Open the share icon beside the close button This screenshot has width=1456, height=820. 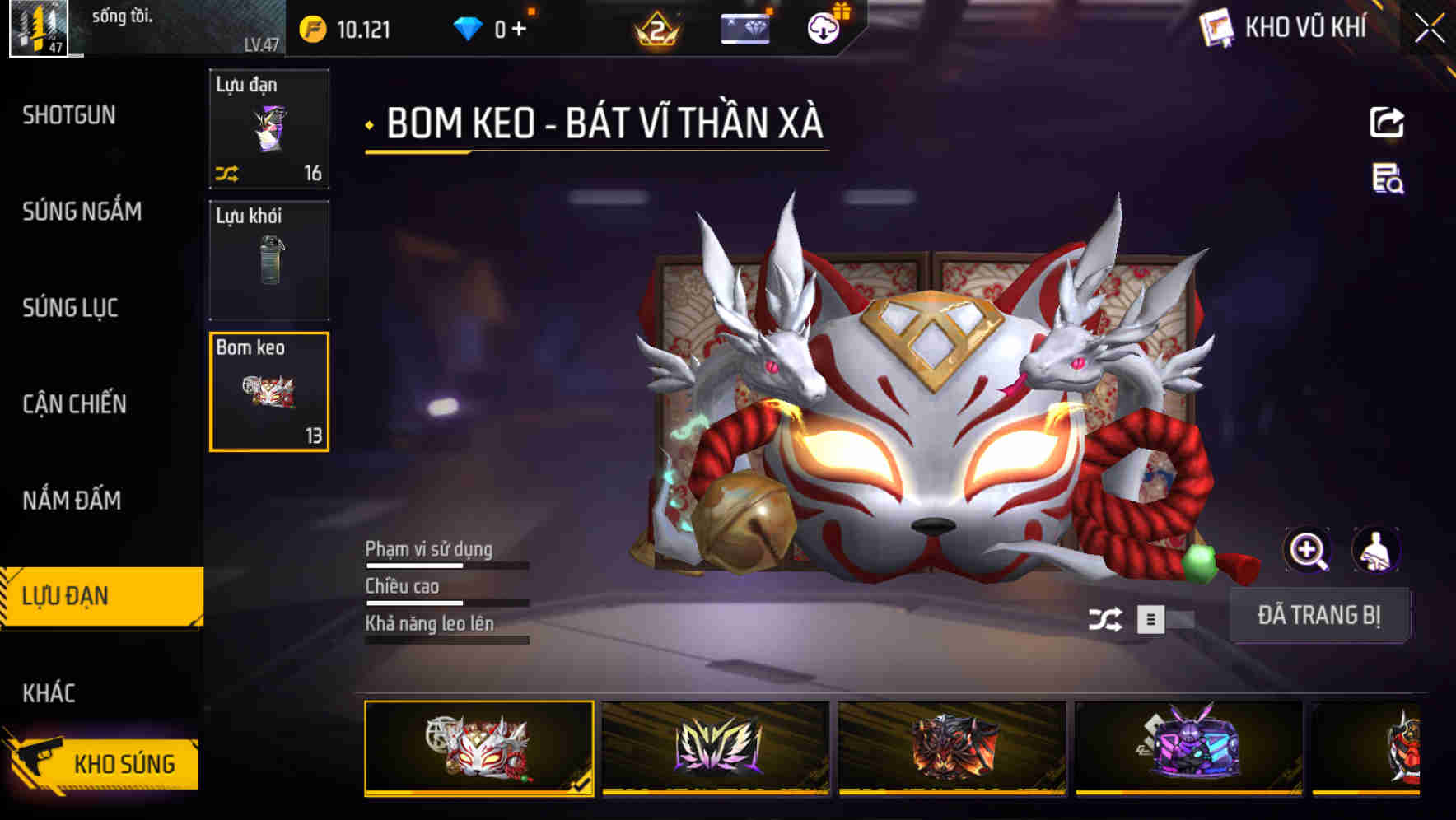click(1388, 122)
